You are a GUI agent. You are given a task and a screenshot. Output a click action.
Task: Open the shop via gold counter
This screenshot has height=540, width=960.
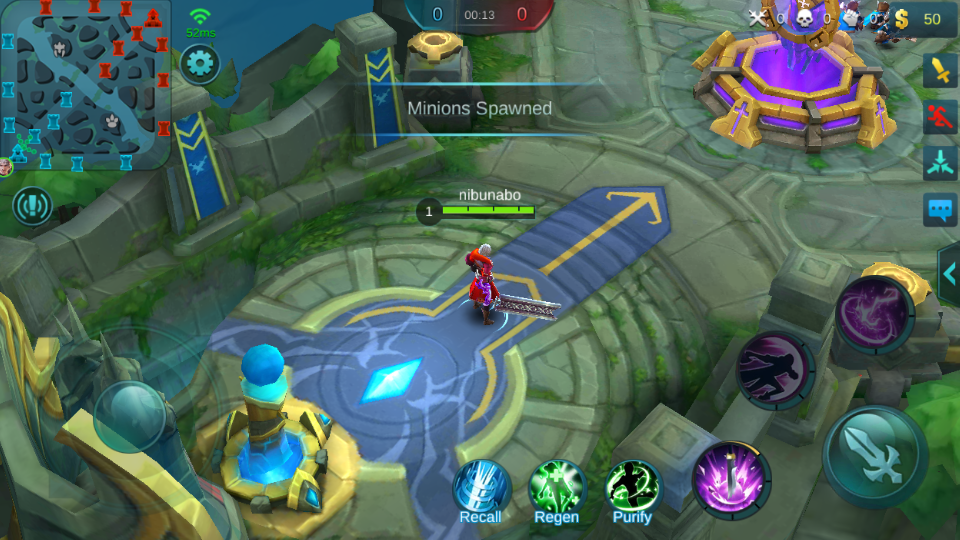pyautogui.click(x=920, y=18)
